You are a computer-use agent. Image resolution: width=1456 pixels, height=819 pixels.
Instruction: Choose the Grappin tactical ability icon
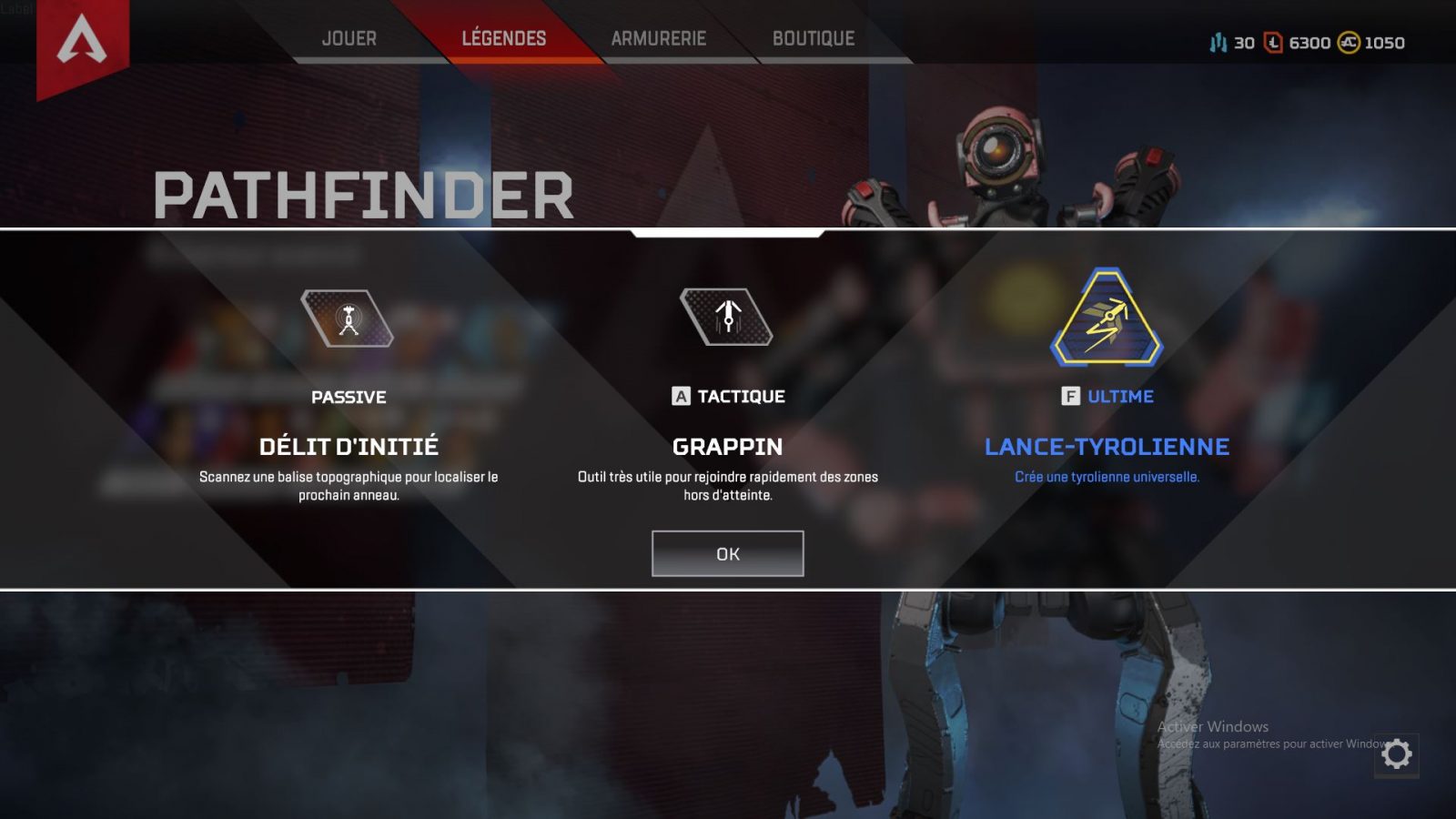pos(727,317)
